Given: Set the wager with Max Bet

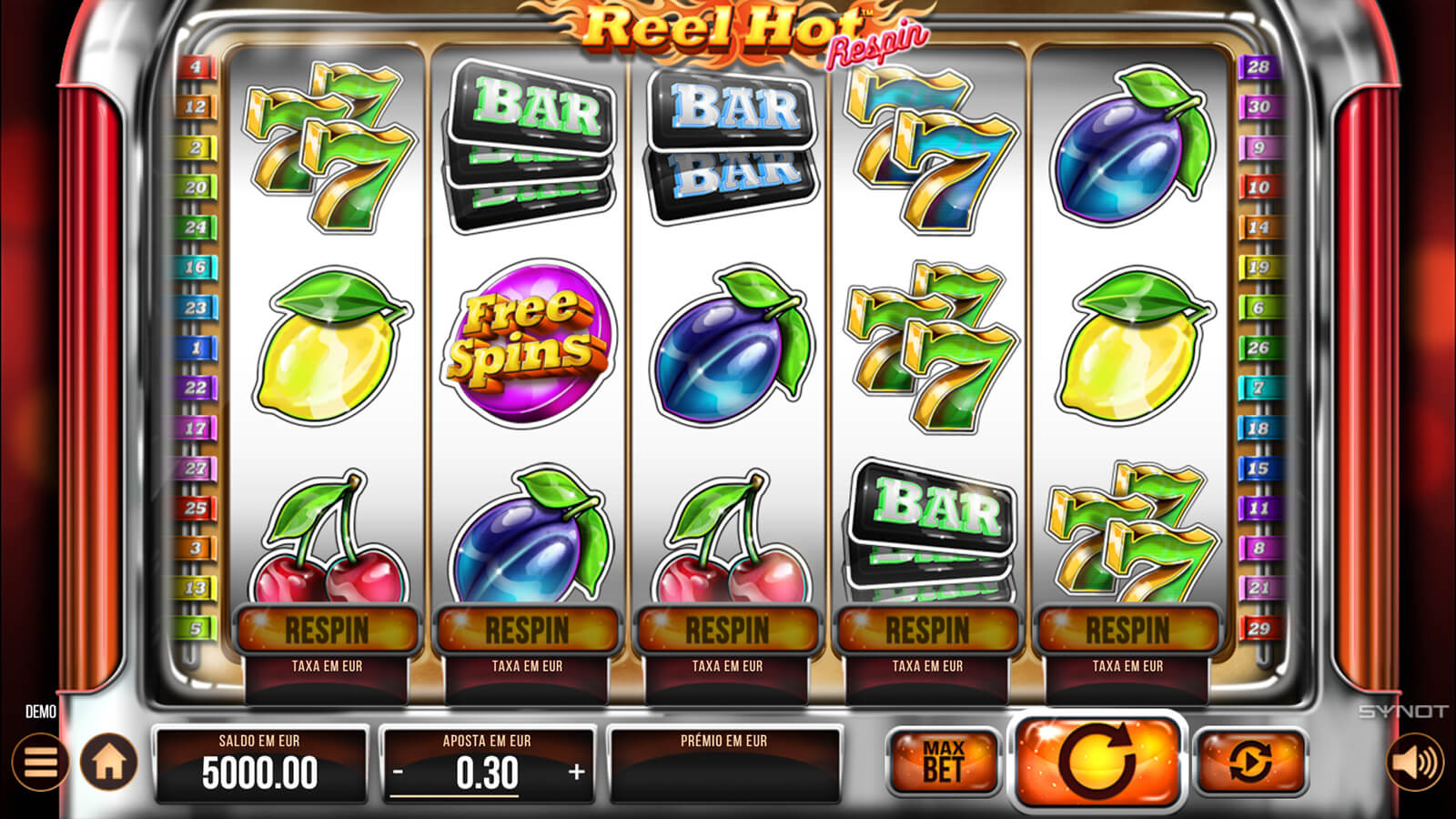Looking at the screenshot, I should pyautogui.click(x=943, y=762).
